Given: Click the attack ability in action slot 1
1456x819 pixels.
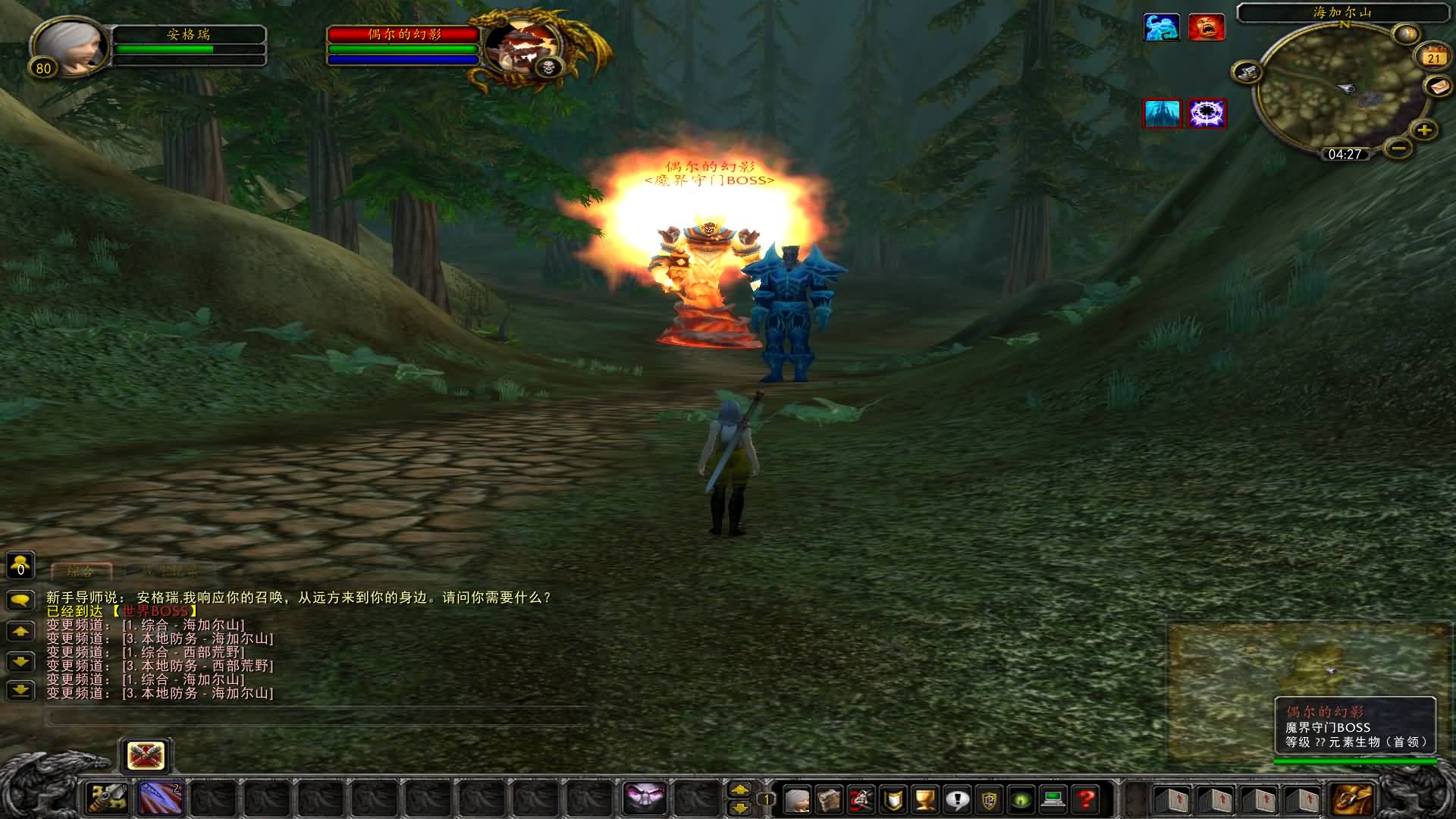Looking at the screenshot, I should [106, 799].
